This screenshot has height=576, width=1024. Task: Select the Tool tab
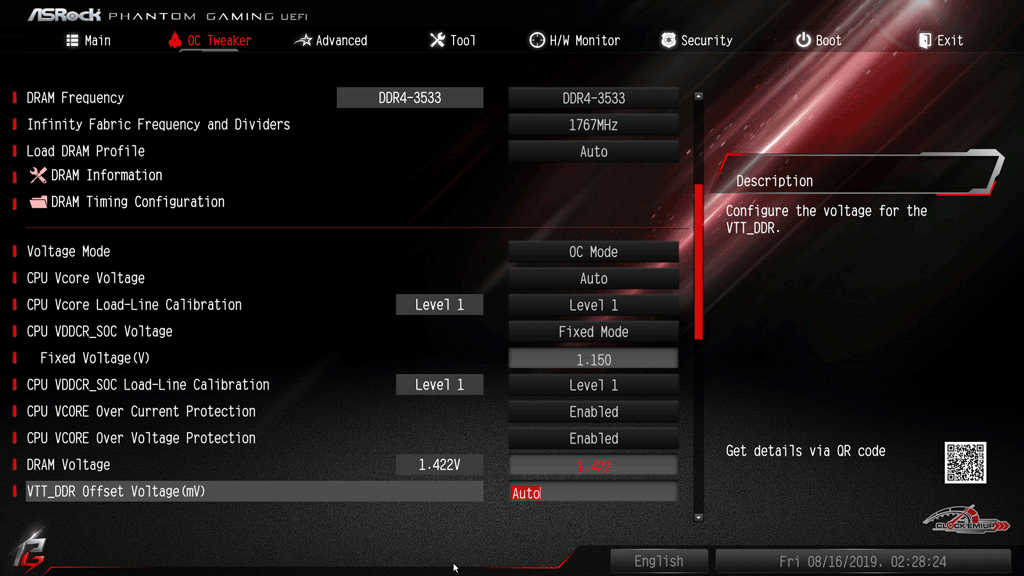(x=452, y=41)
